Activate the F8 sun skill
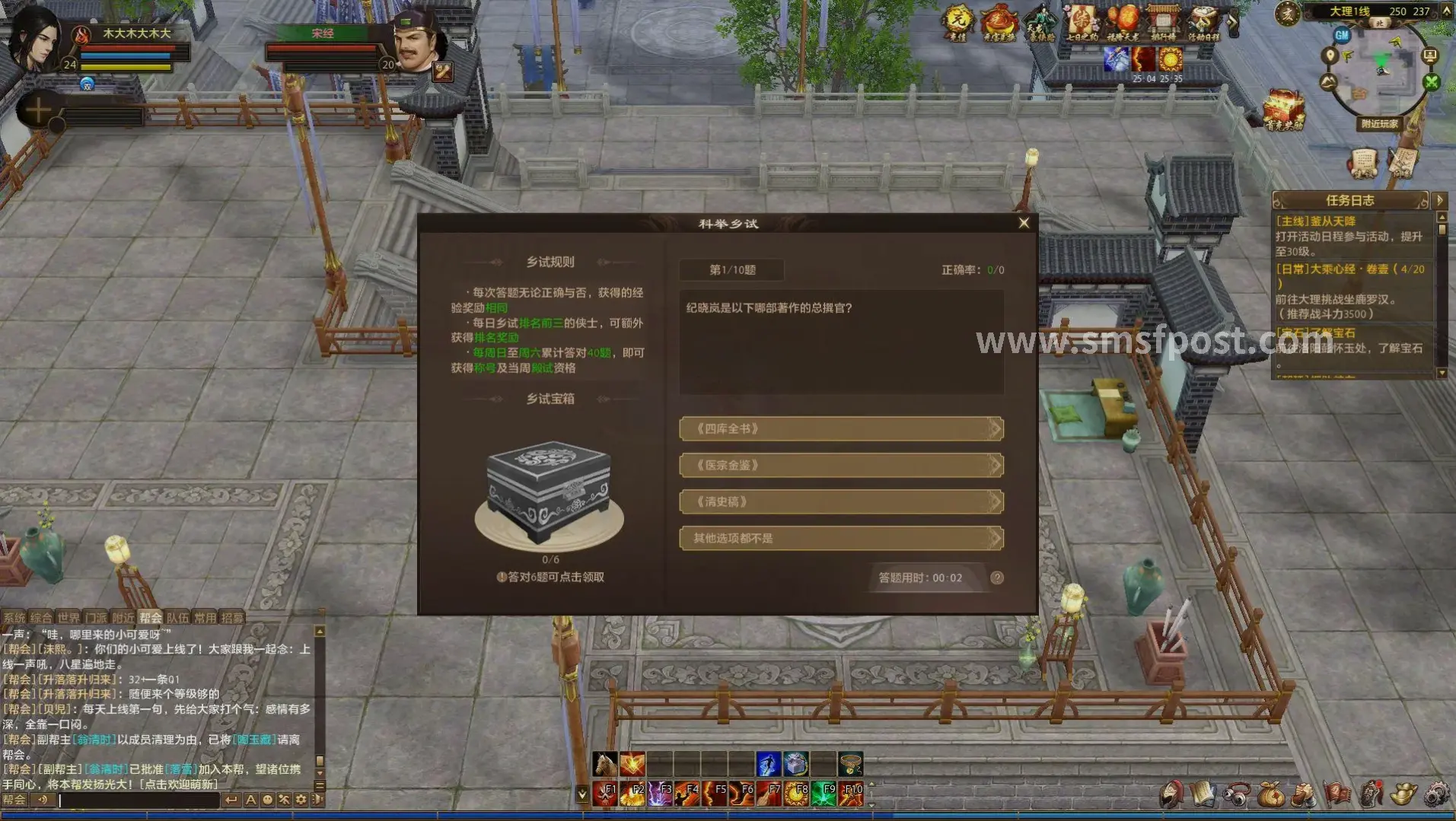Viewport: 1456px width, 821px height. pyautogui.click(x=796, y=794)
